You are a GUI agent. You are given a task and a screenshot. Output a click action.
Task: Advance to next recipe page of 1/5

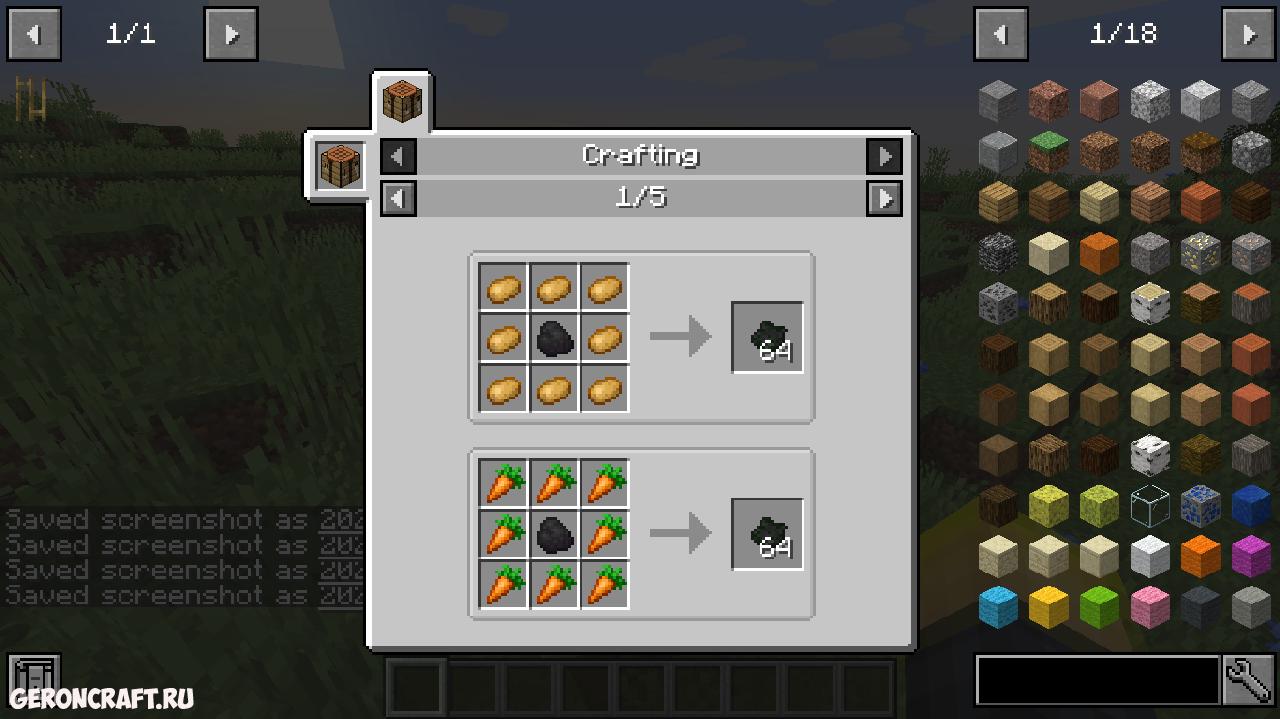884,198
